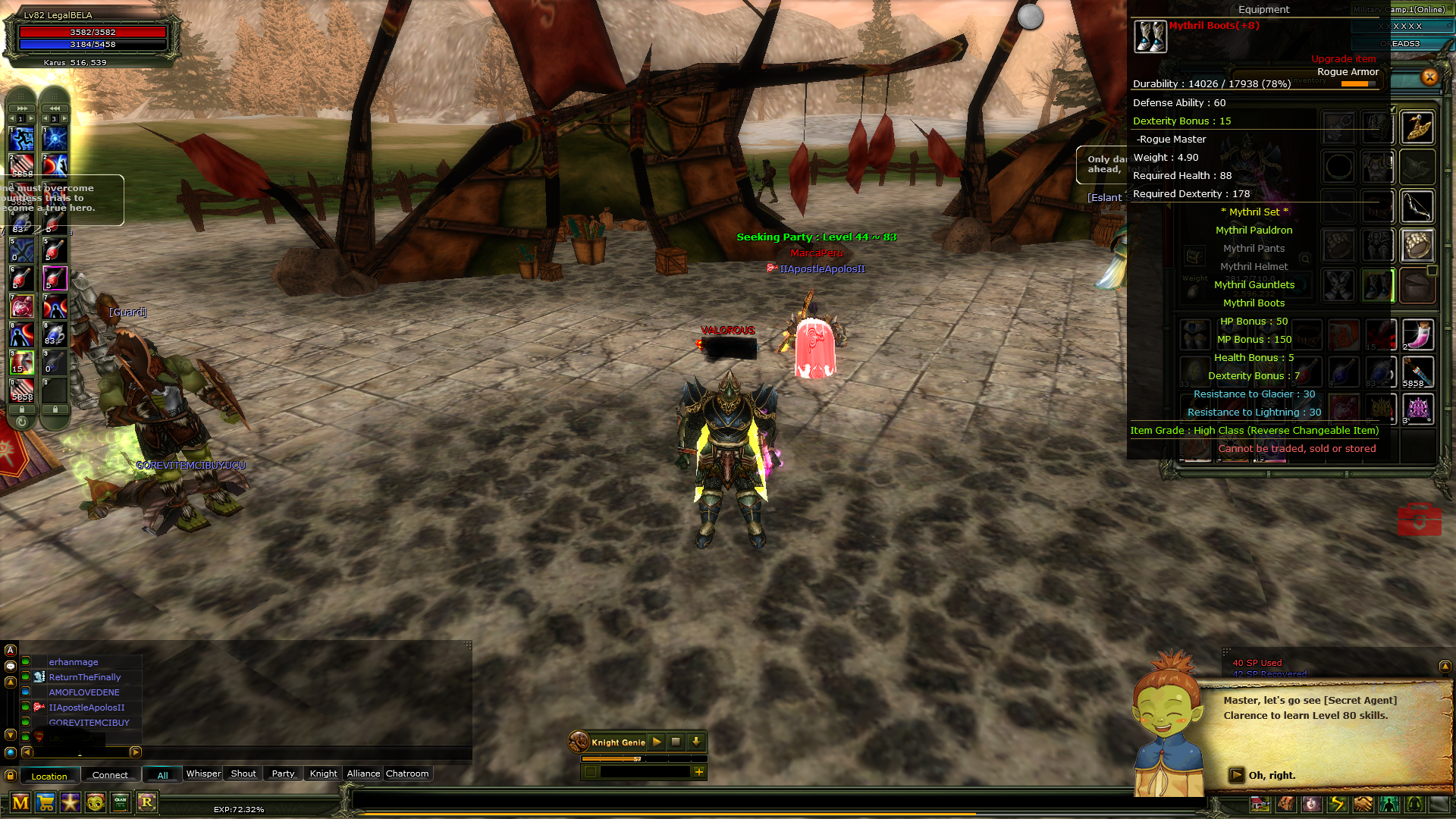This screenshot has width=1456, height=819.
Task: Choose the "Oh, right." dialogue reply
Action: tap(1272, 775)
